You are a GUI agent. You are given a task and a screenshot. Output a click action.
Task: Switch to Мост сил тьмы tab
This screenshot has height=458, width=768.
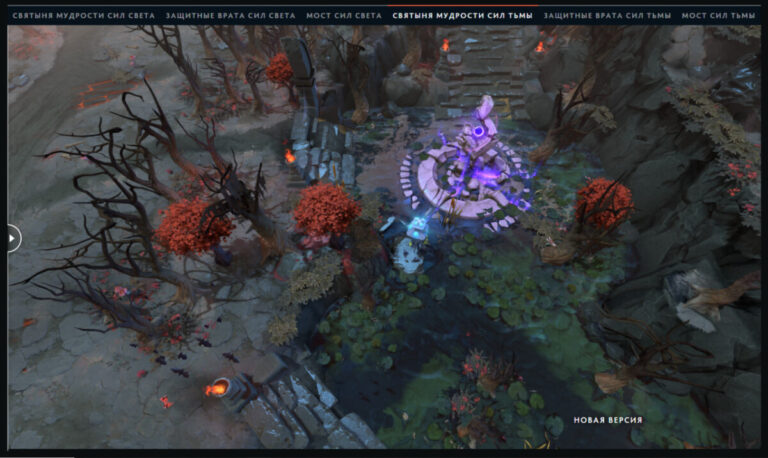718,16
